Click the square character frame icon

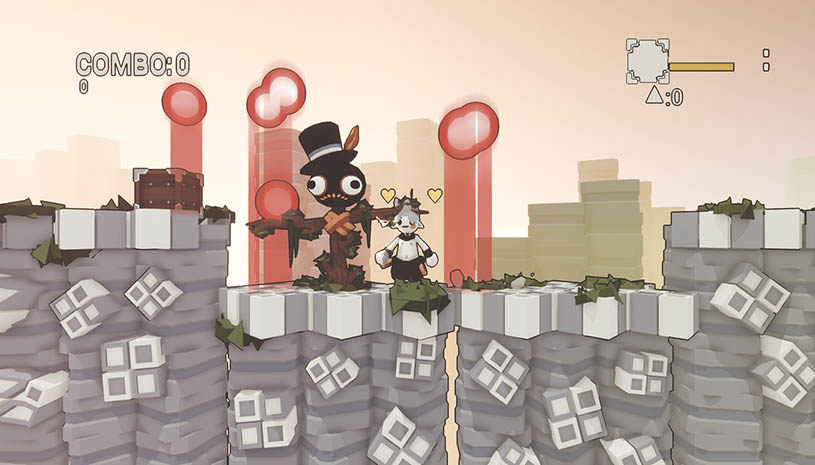(647, 61)
